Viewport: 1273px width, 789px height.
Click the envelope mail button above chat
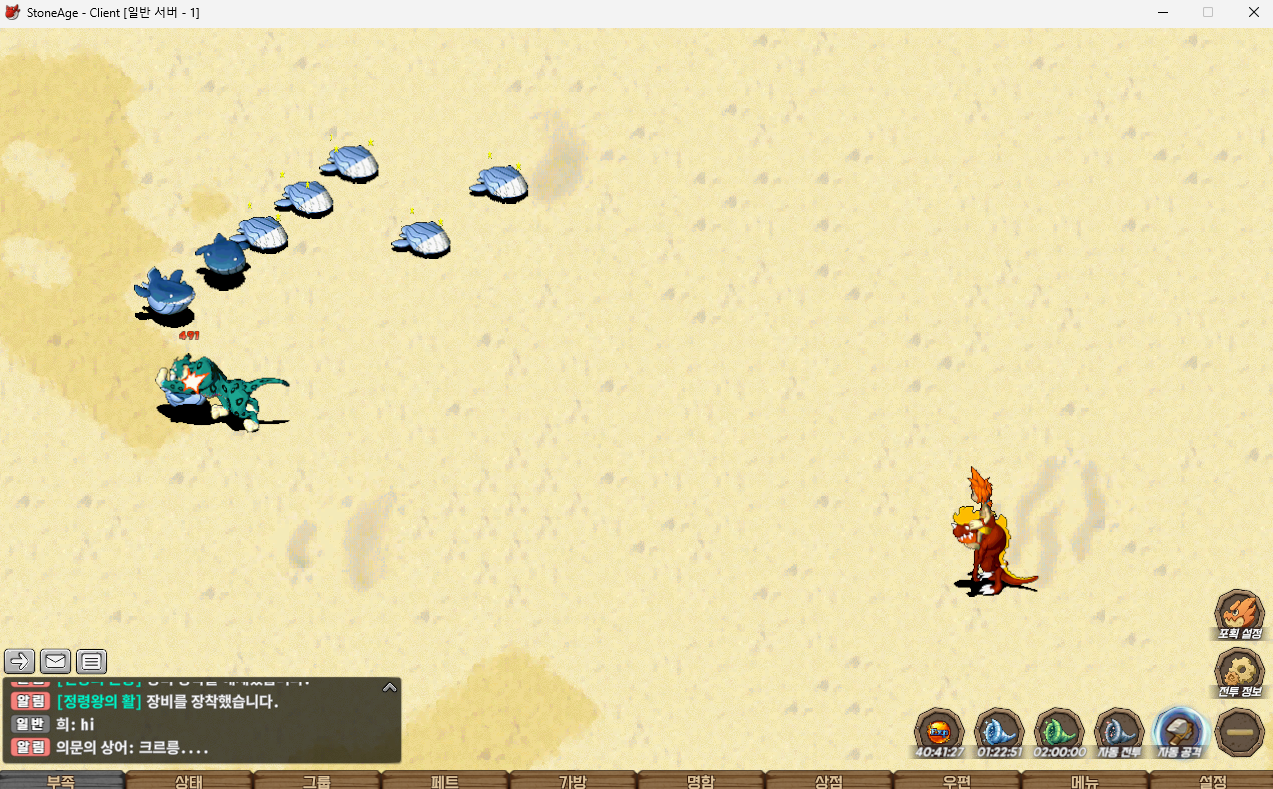click(x=55, y=661)
